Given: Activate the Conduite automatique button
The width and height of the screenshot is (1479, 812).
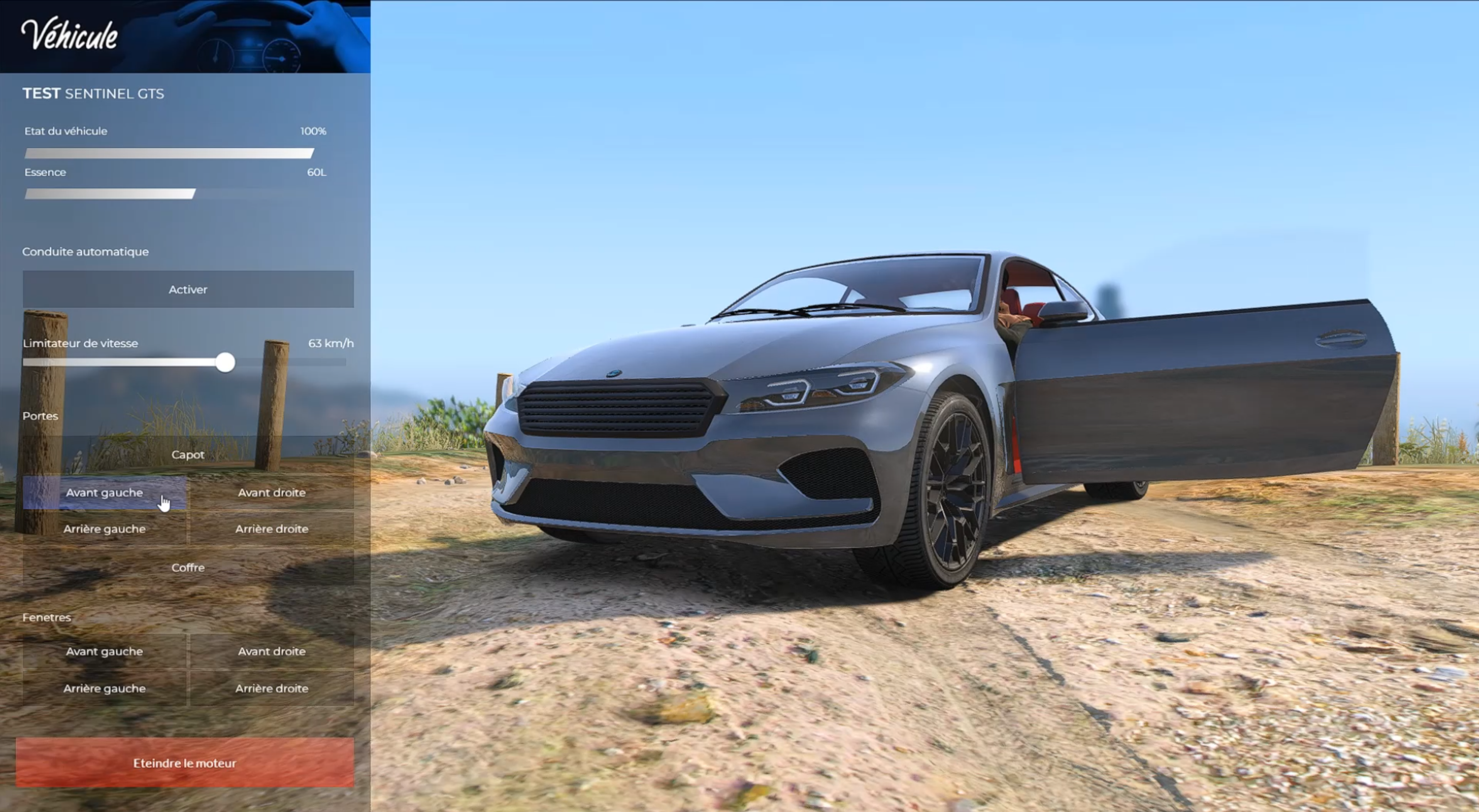Looking at the screenshot, I should tap(188, 289).
